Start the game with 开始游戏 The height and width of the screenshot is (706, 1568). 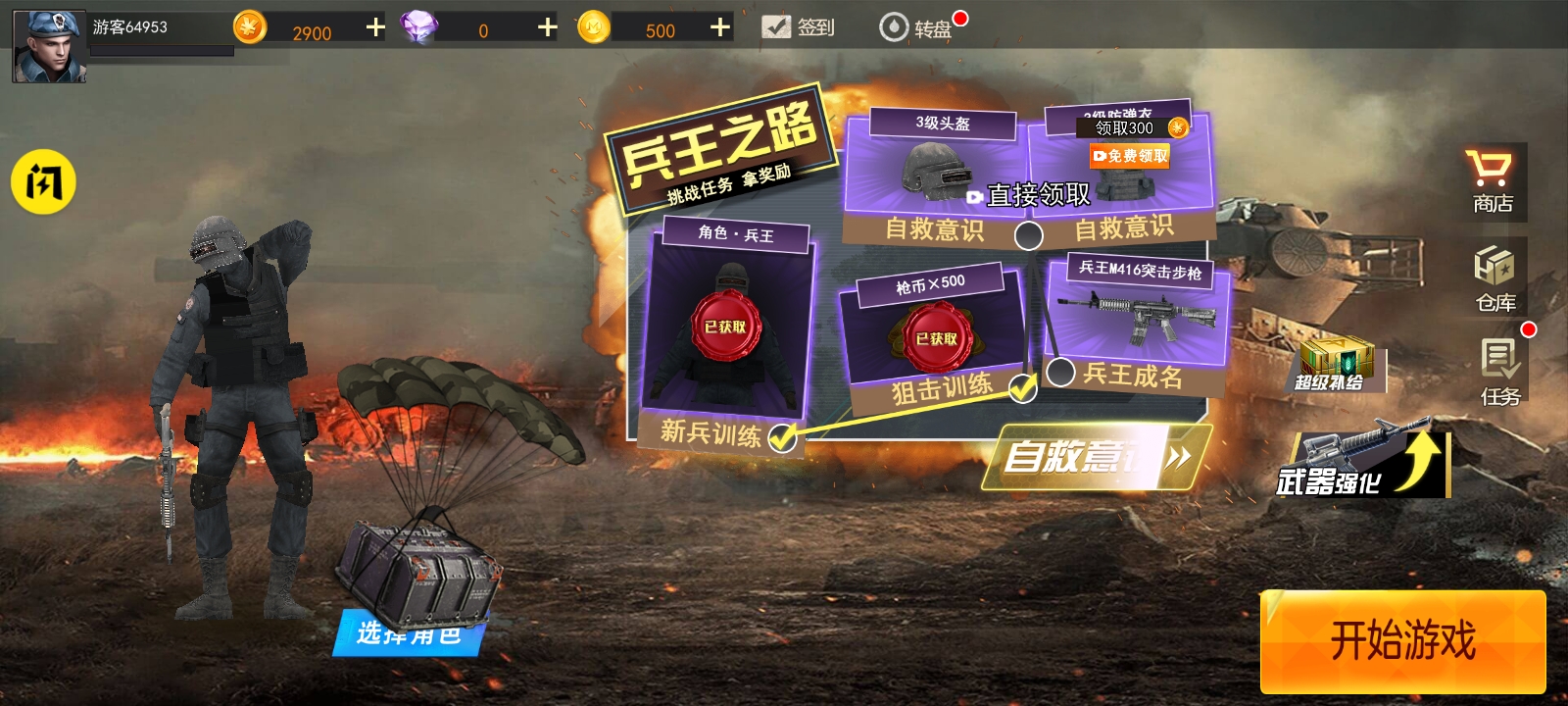[1402, 641]
